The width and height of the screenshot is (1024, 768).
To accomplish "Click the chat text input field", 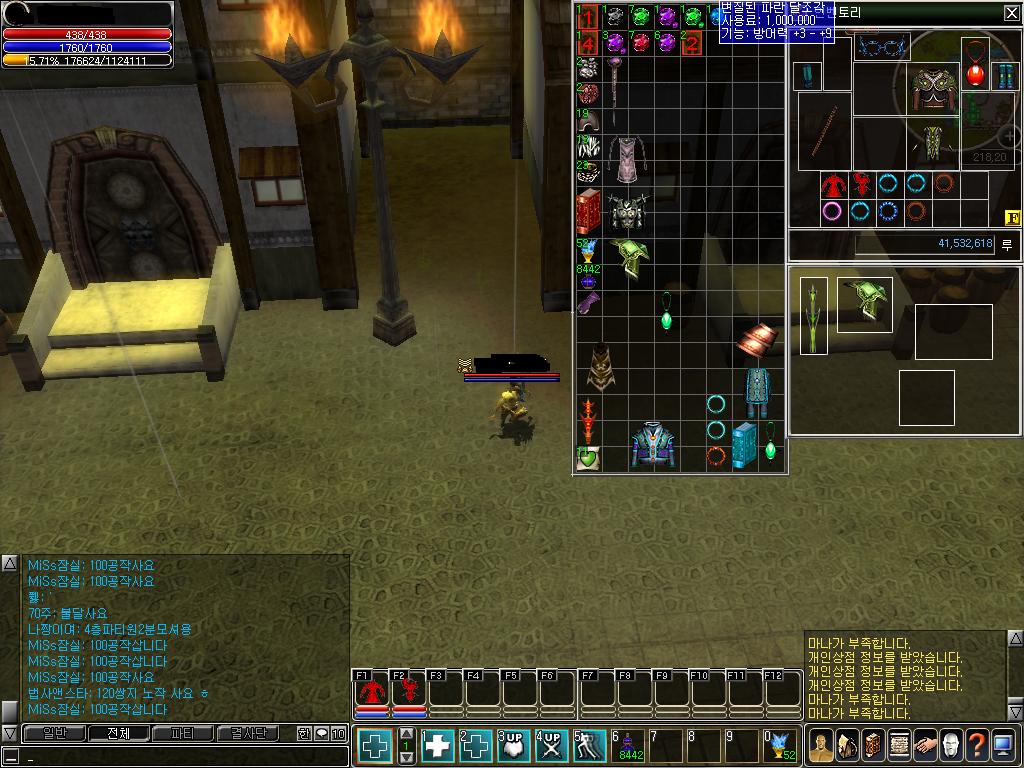I will click(180, 758).
